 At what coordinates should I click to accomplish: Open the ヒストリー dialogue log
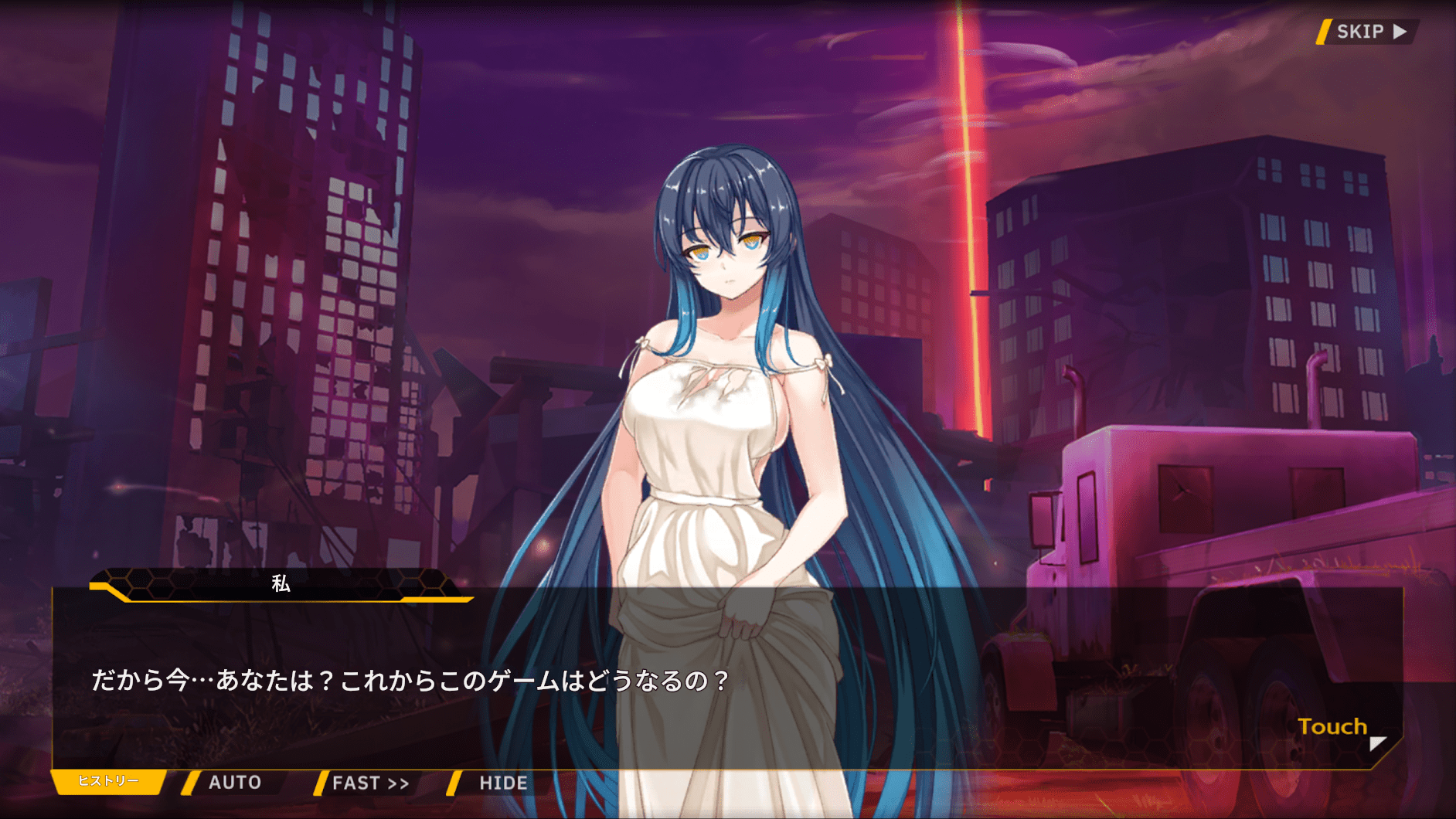(108, 781)
